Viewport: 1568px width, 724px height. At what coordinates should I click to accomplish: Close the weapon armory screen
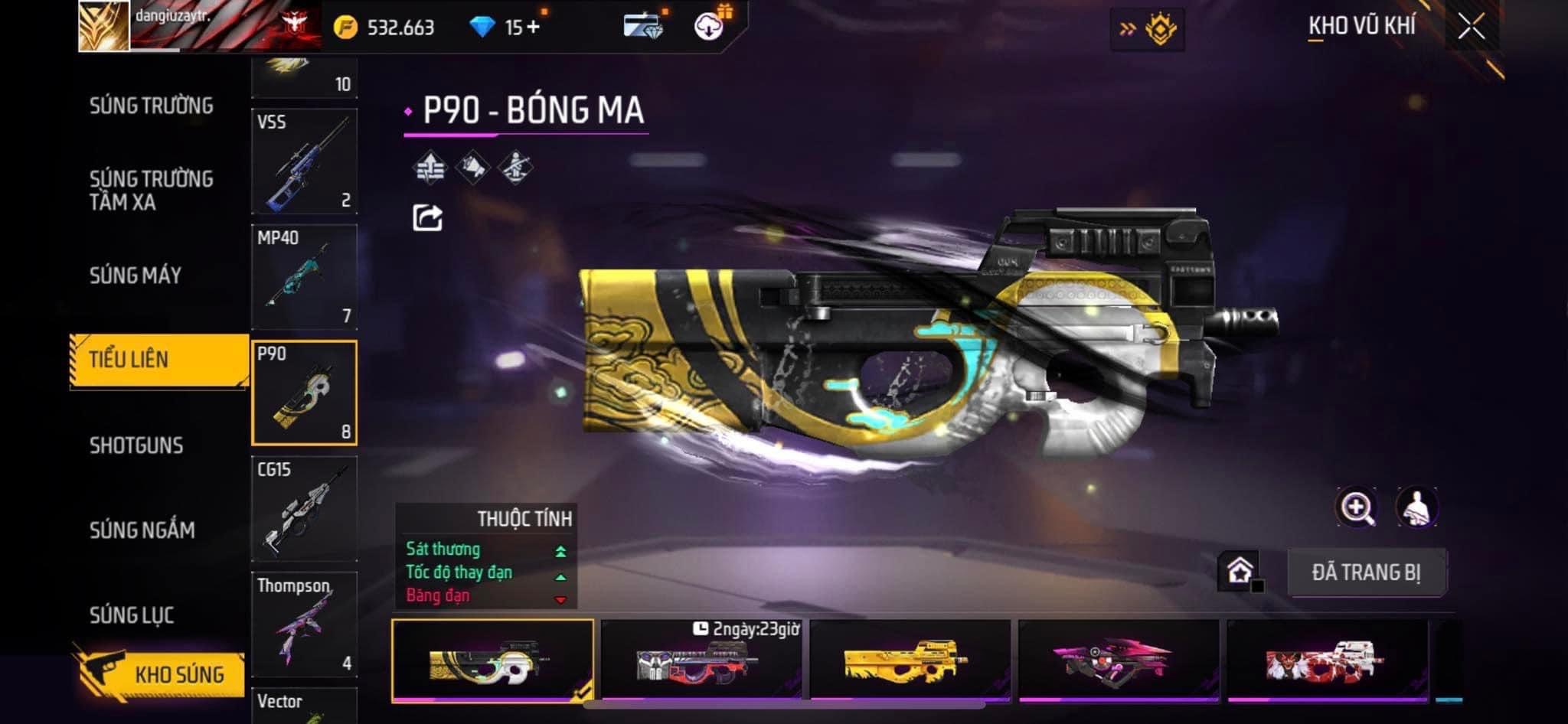click(1471, 28)
